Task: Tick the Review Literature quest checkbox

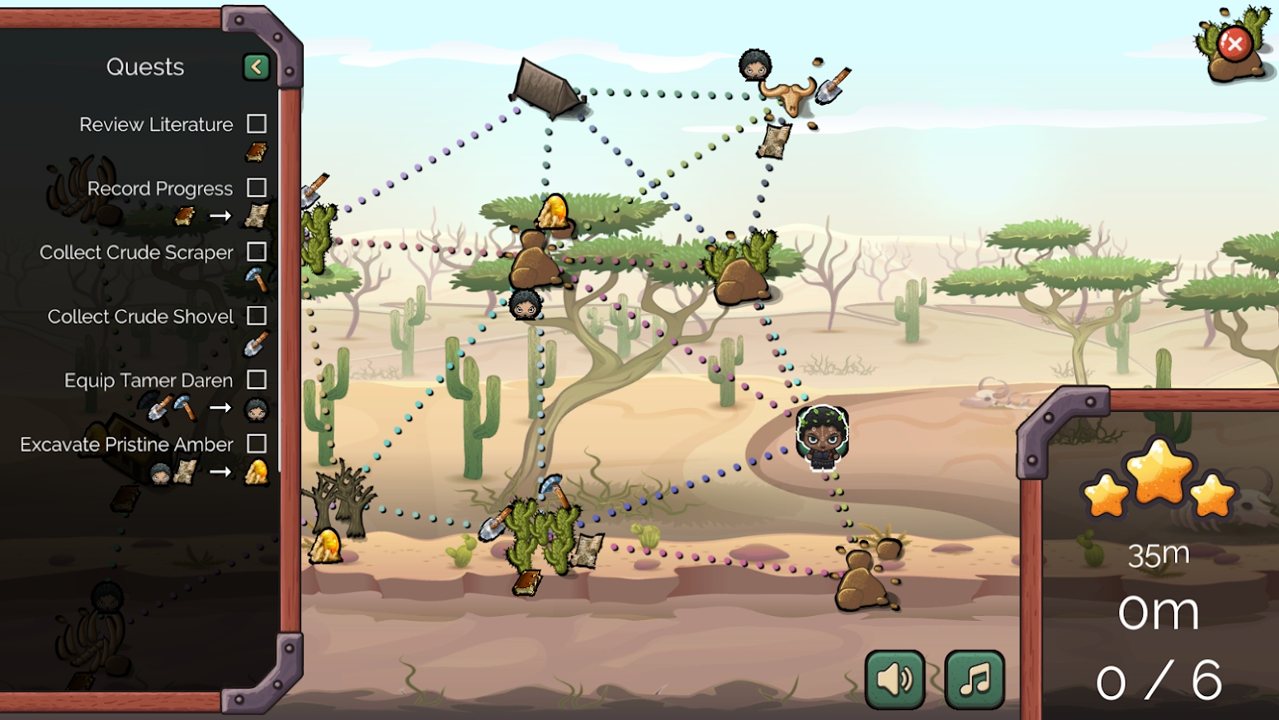Action: pos(257,124)
